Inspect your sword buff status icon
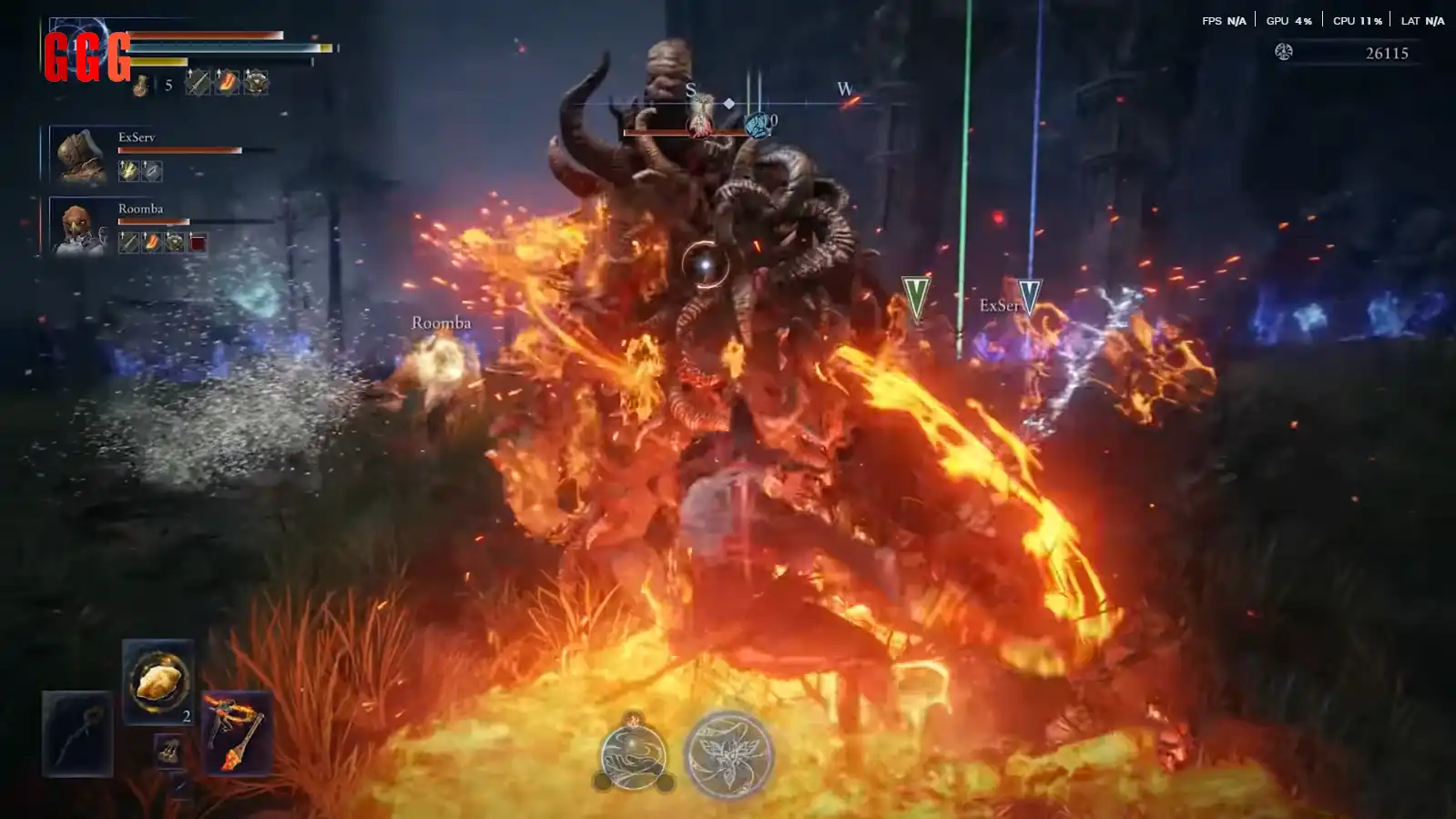Screen dimensions: 1456x819 (198, 83)
